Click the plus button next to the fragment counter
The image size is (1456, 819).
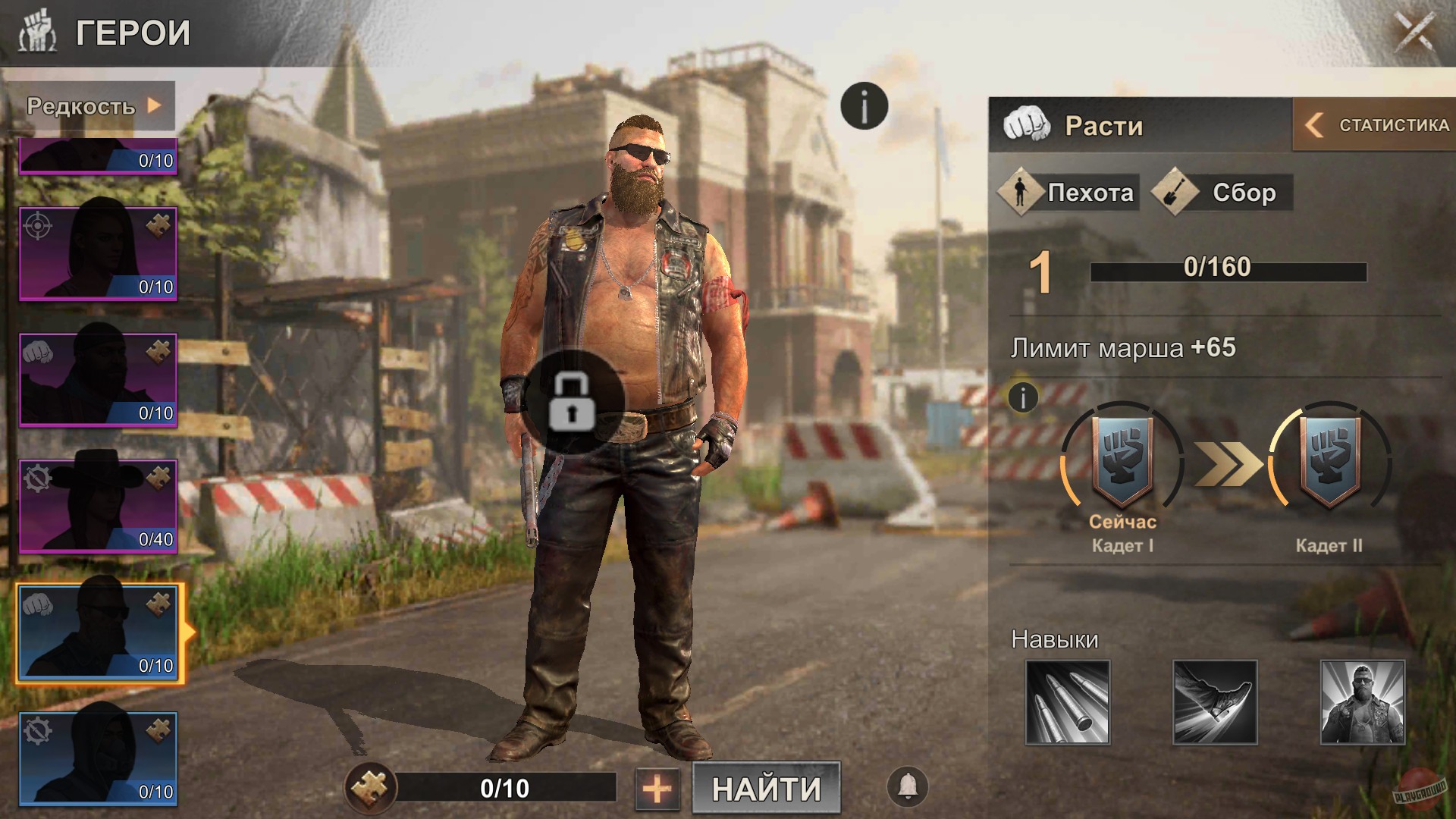click(658, 789)
